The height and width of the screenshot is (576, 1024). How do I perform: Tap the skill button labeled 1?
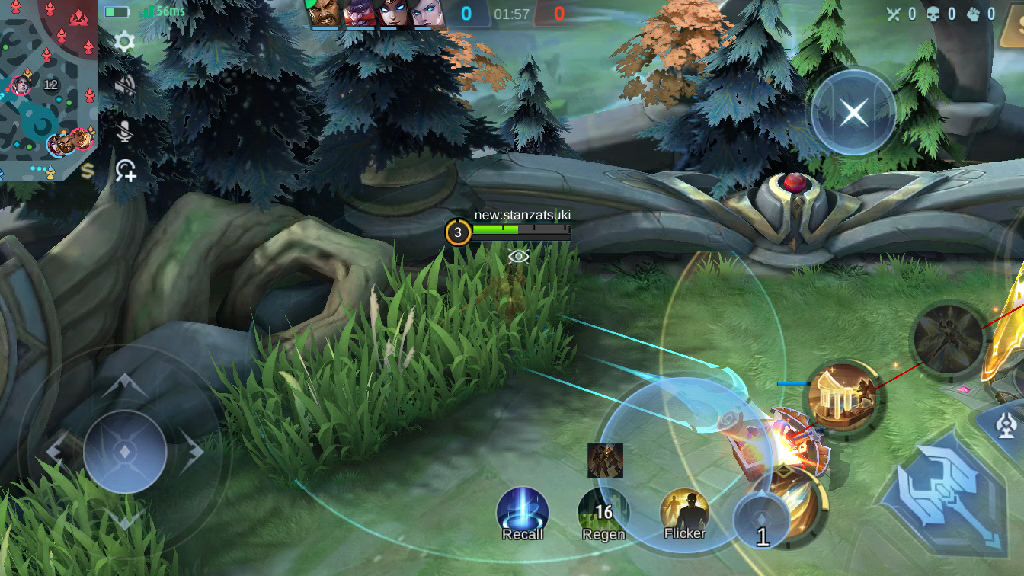tap(764, 522)
